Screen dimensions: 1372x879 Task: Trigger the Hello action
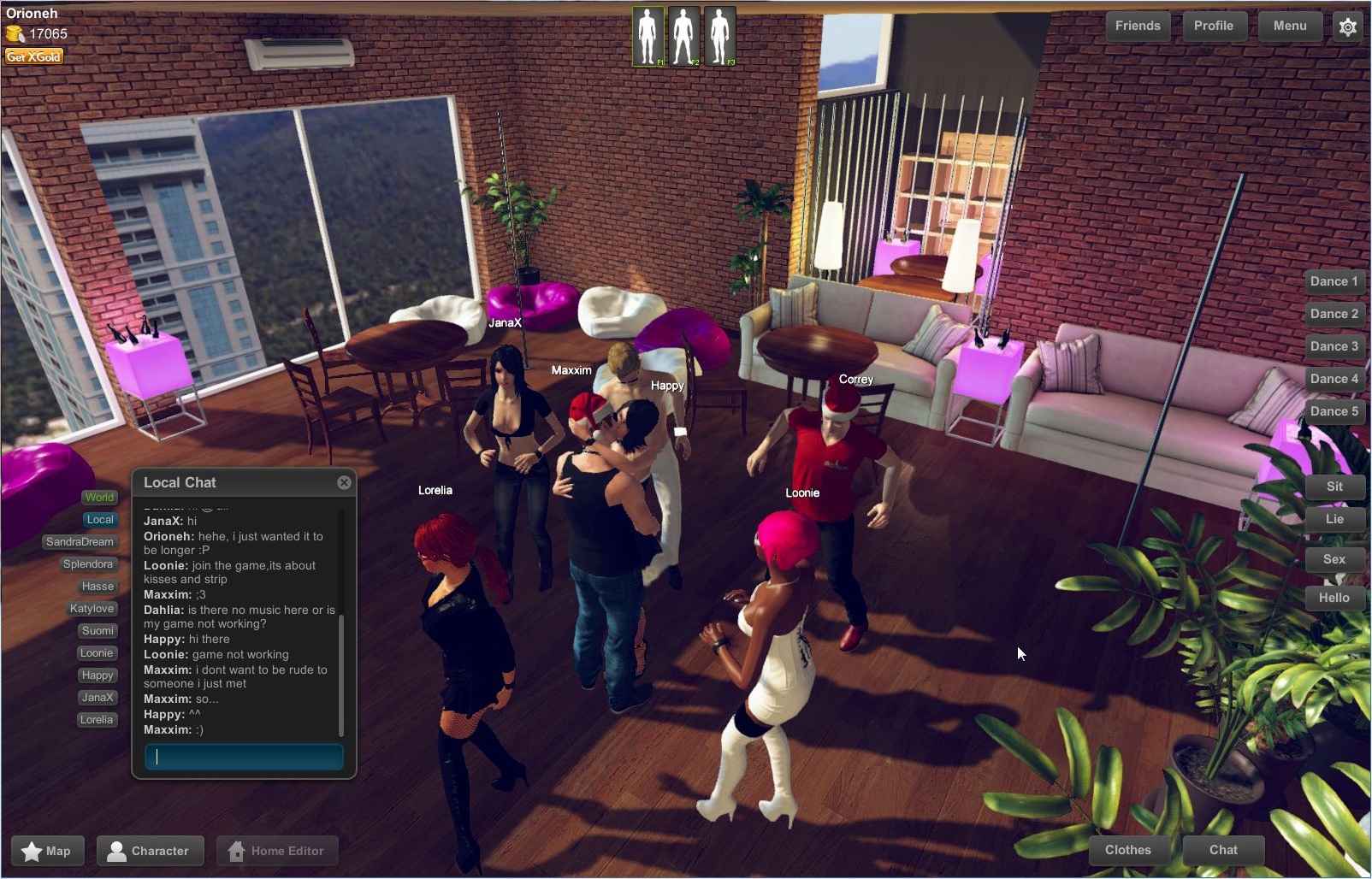pyautogui.click(x=1334, y=598)
